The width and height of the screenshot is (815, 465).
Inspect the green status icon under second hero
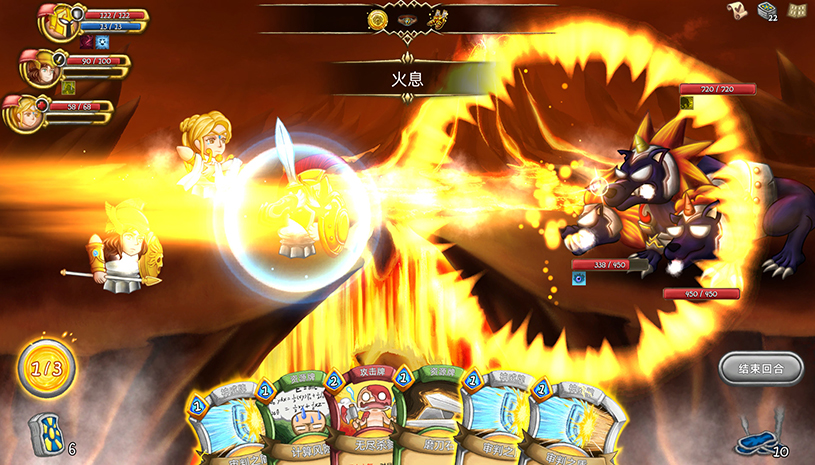[68, 86]
